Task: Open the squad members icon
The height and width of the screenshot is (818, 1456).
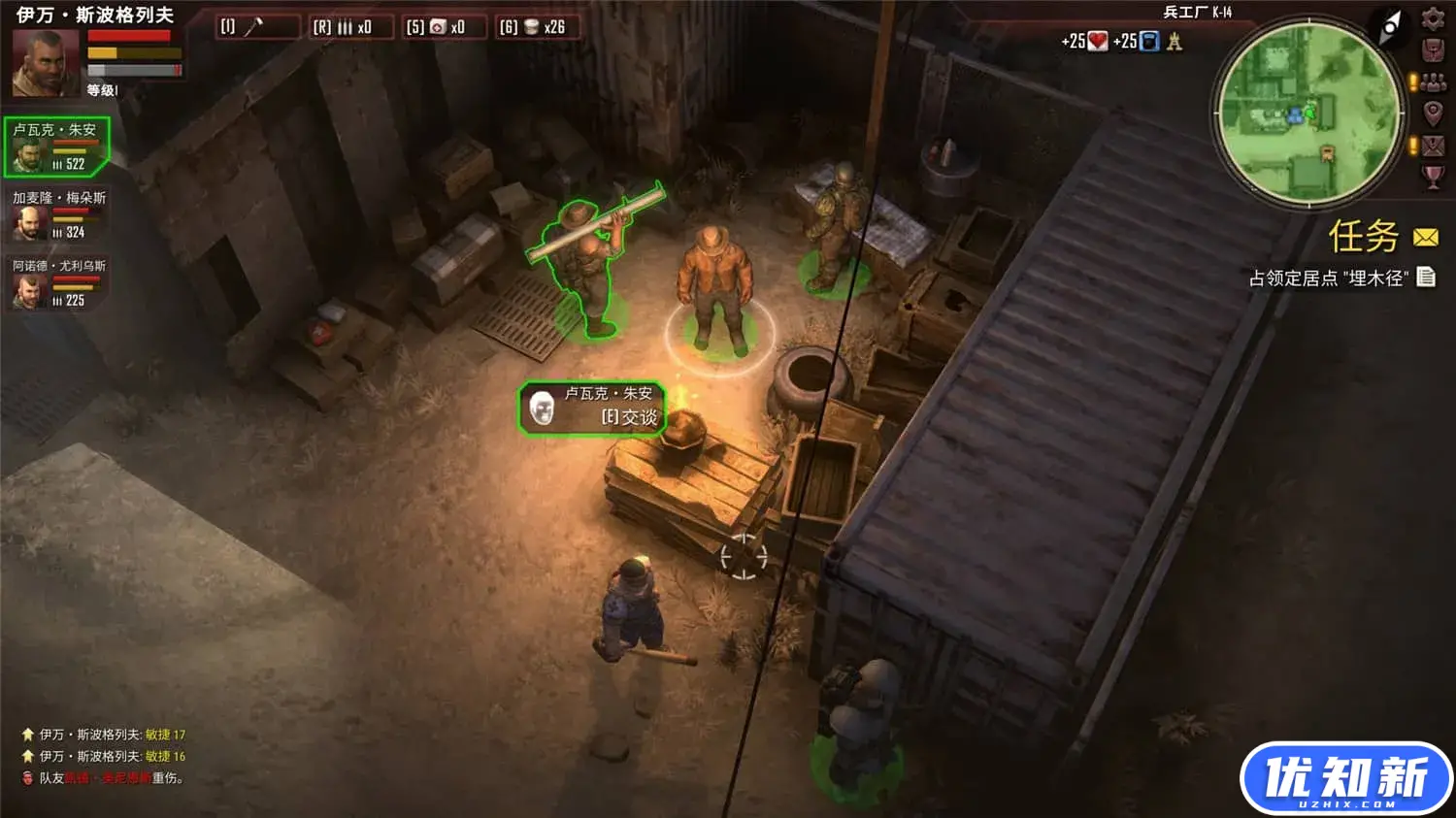Action: click(x=1433, y=82)
